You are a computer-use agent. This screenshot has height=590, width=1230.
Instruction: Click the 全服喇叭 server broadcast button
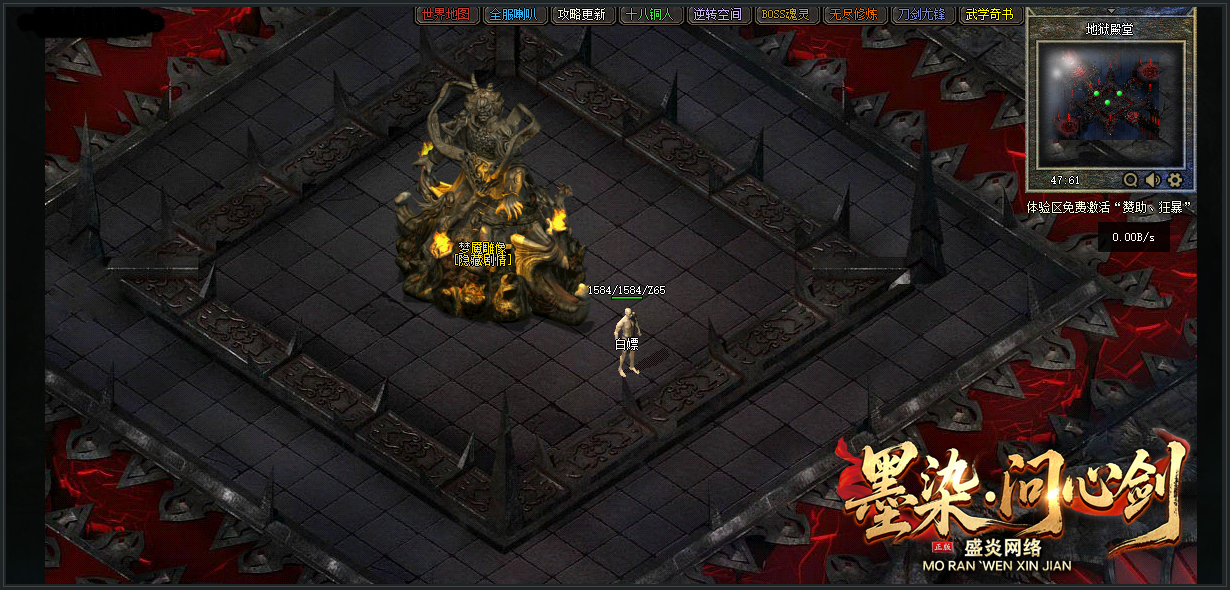pos(516,15)
